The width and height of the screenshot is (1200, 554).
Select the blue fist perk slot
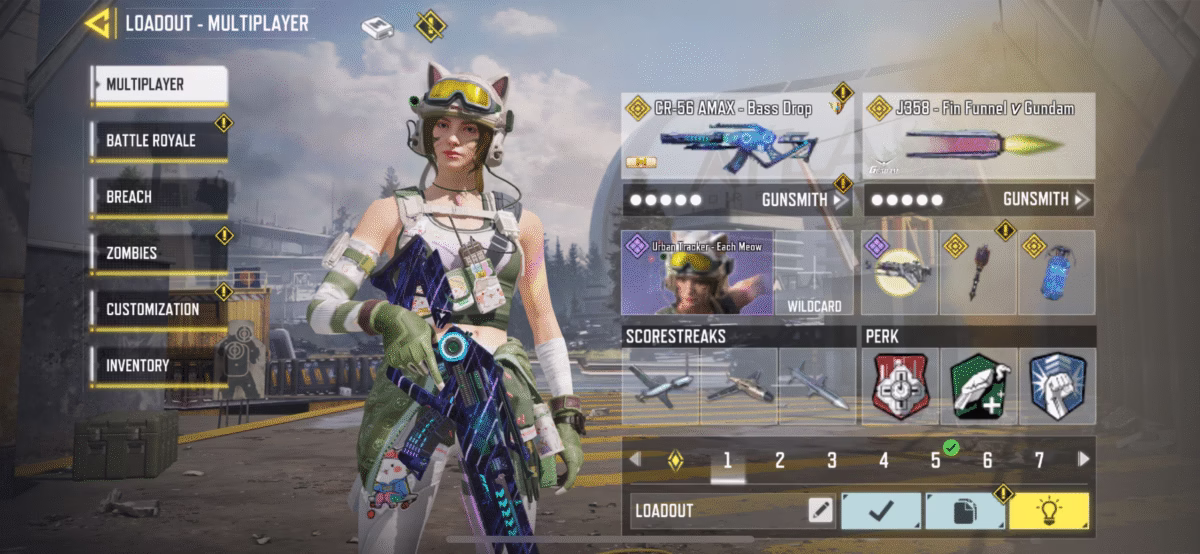coord(1057,386)
